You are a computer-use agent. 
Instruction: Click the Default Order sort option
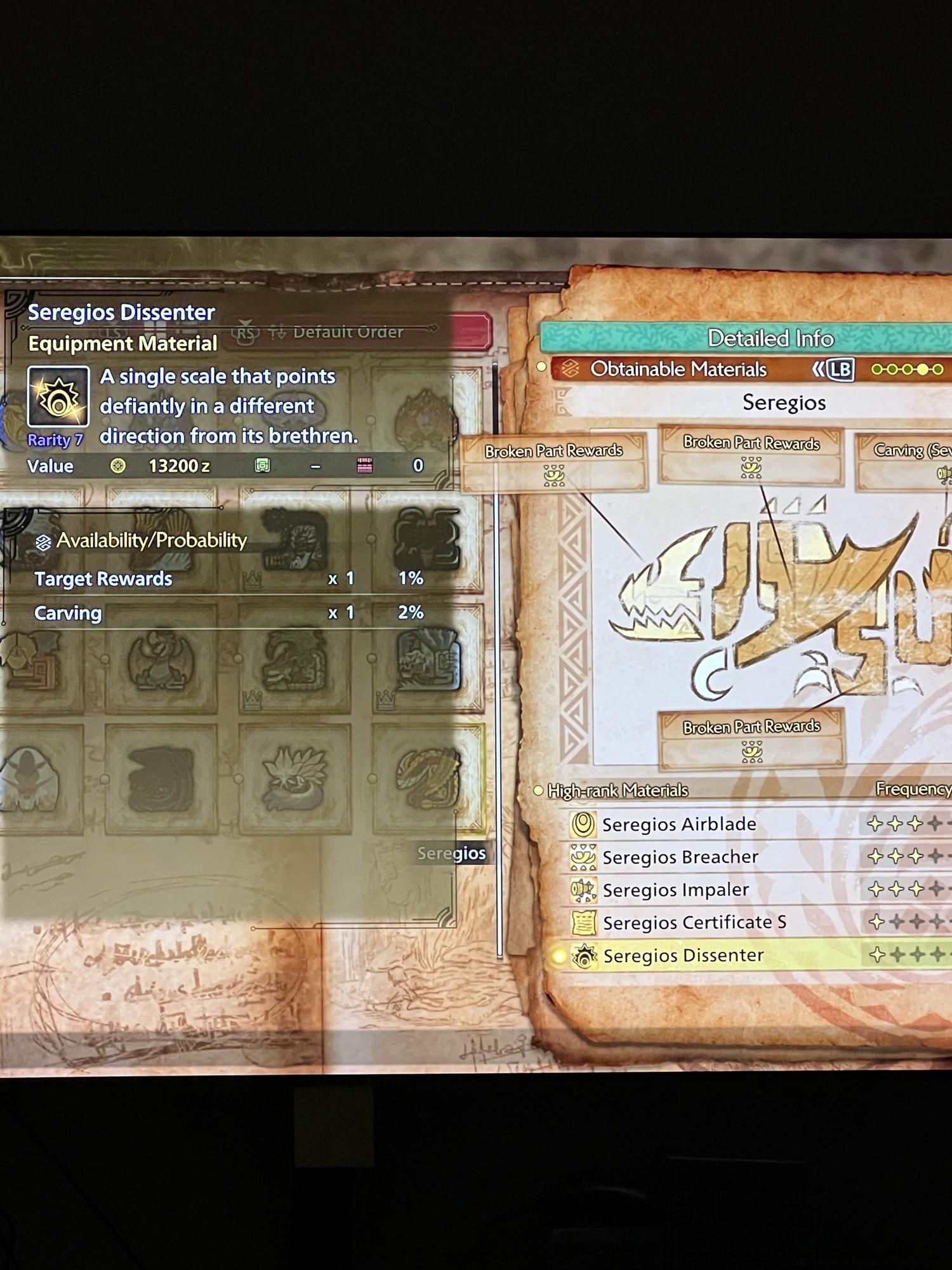(x=347, y=332)
